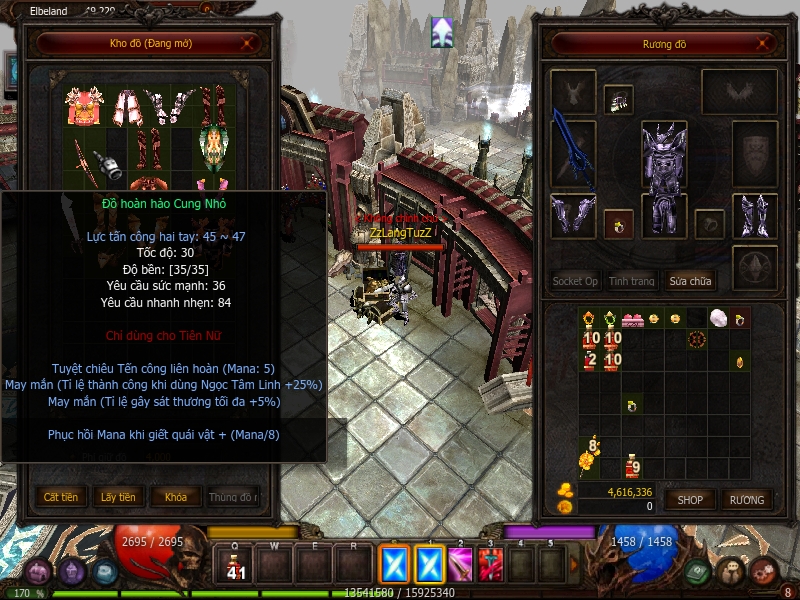
Task: Click the Lấy tiền withdraw button
Action: (x=118, y=497)
